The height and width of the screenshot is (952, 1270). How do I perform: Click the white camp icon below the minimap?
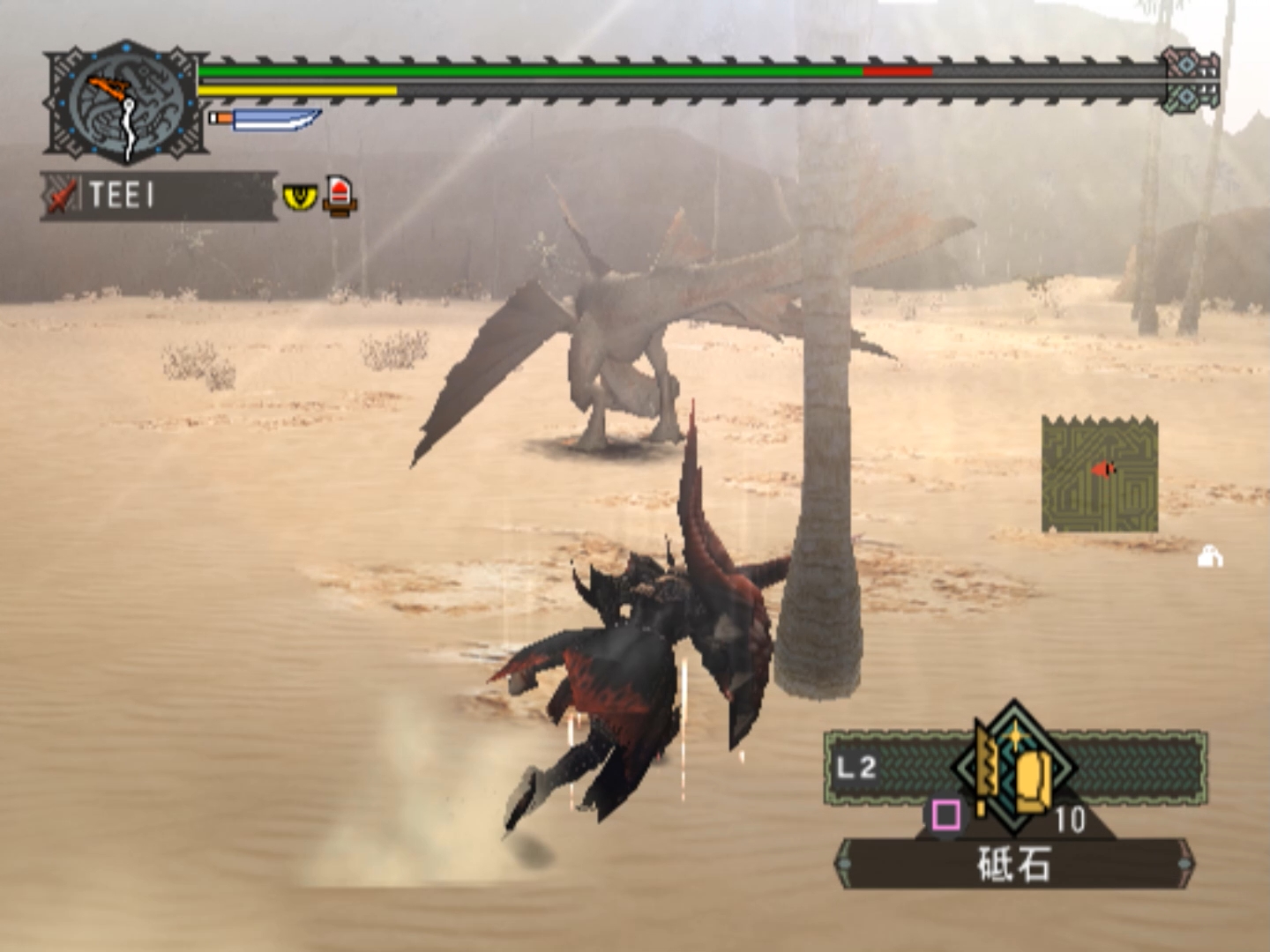coord(1210,557)
